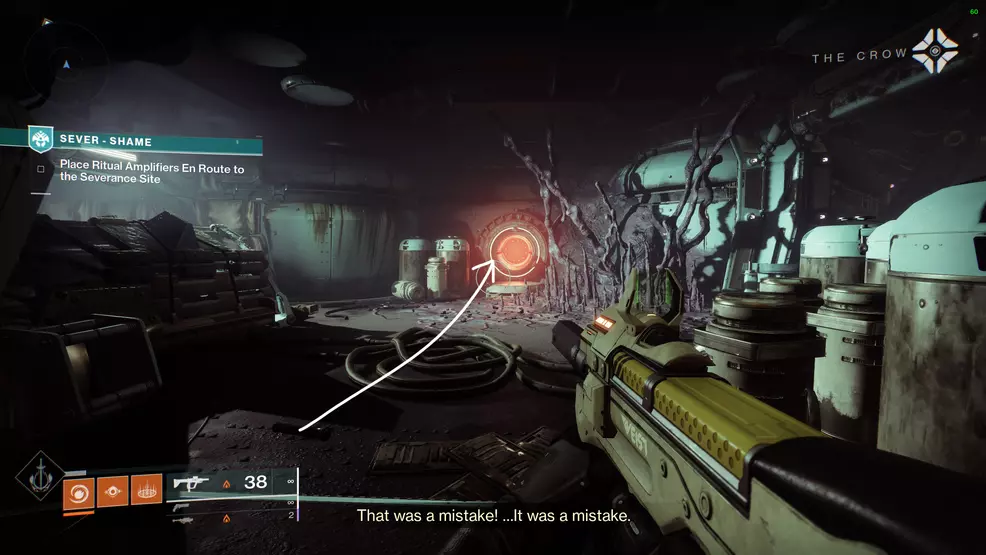Image resolution: width=986 pixels, height=555 pixels.
Task: Trigger the eye-shaped melee ability icon
Action: (x=112, y=490)
